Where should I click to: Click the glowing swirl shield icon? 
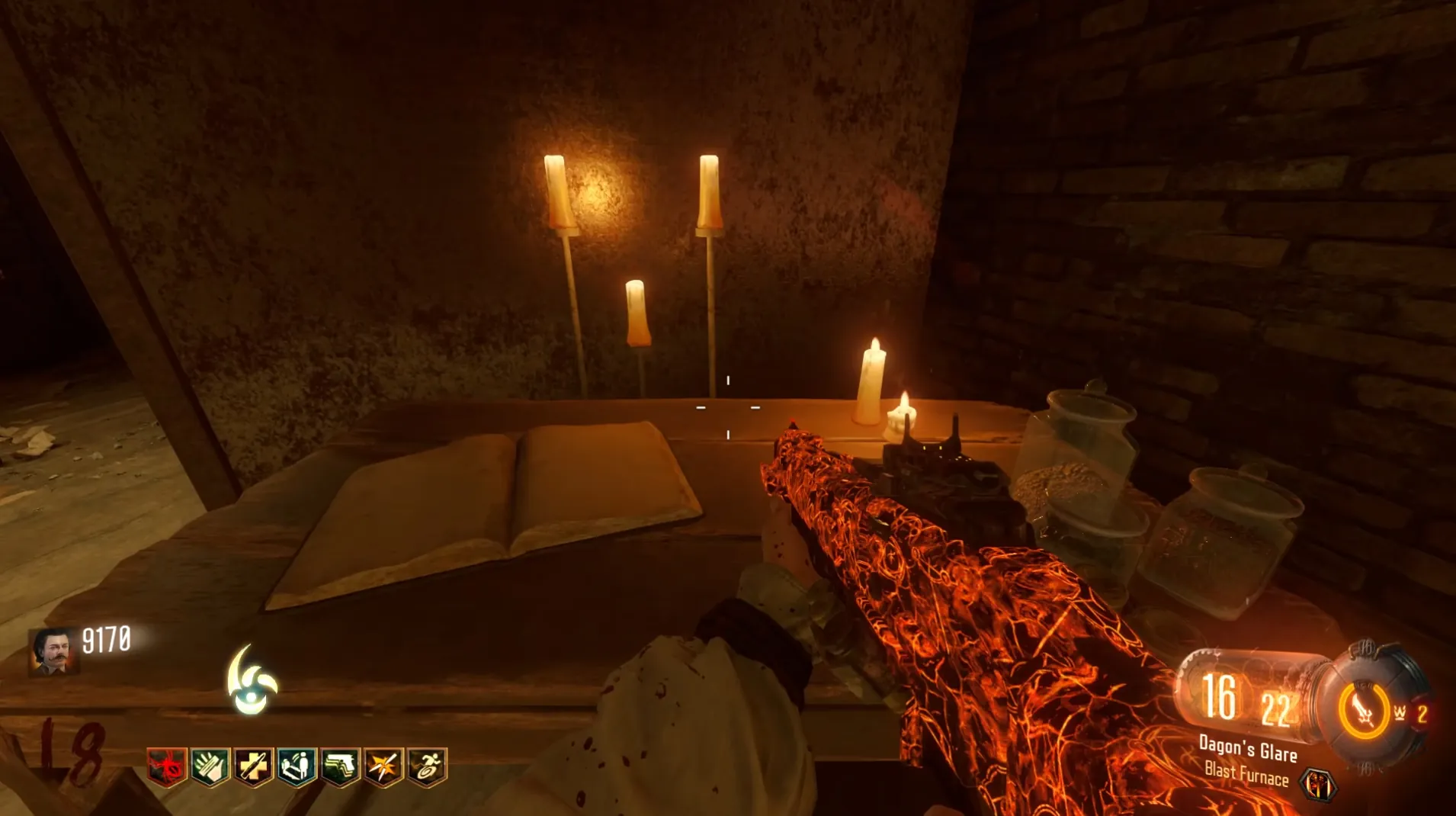[252, 681]
